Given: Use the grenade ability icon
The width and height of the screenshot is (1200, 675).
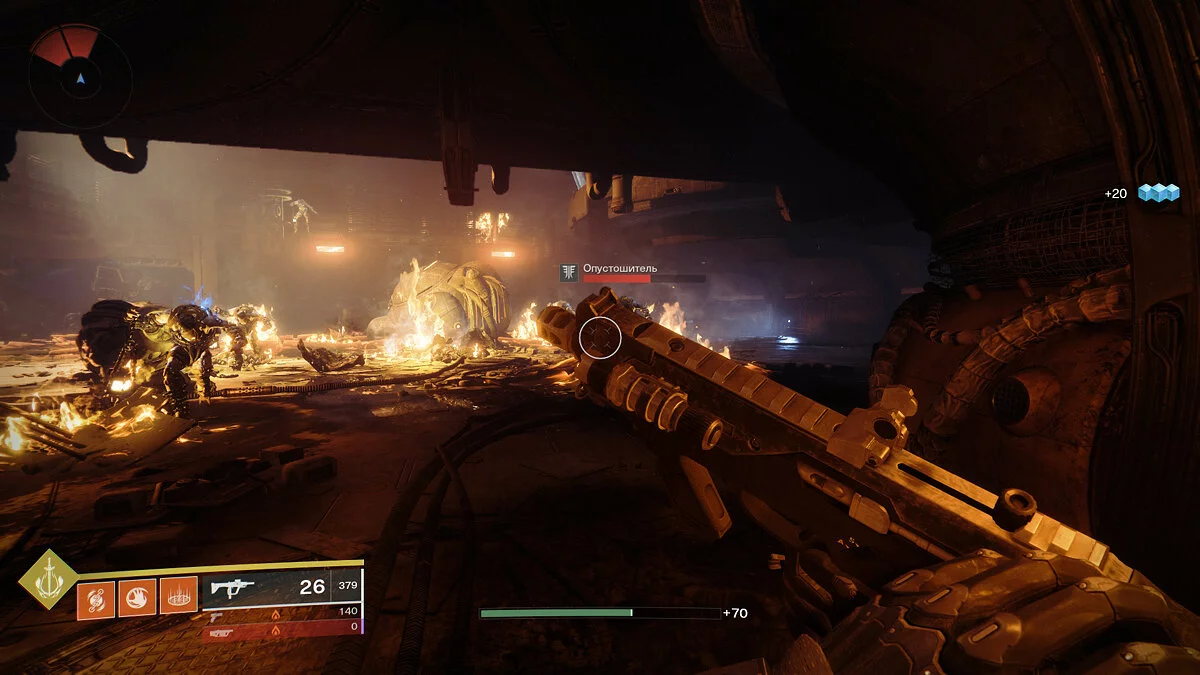Looking at the screenshot, I should click(95, 598).
